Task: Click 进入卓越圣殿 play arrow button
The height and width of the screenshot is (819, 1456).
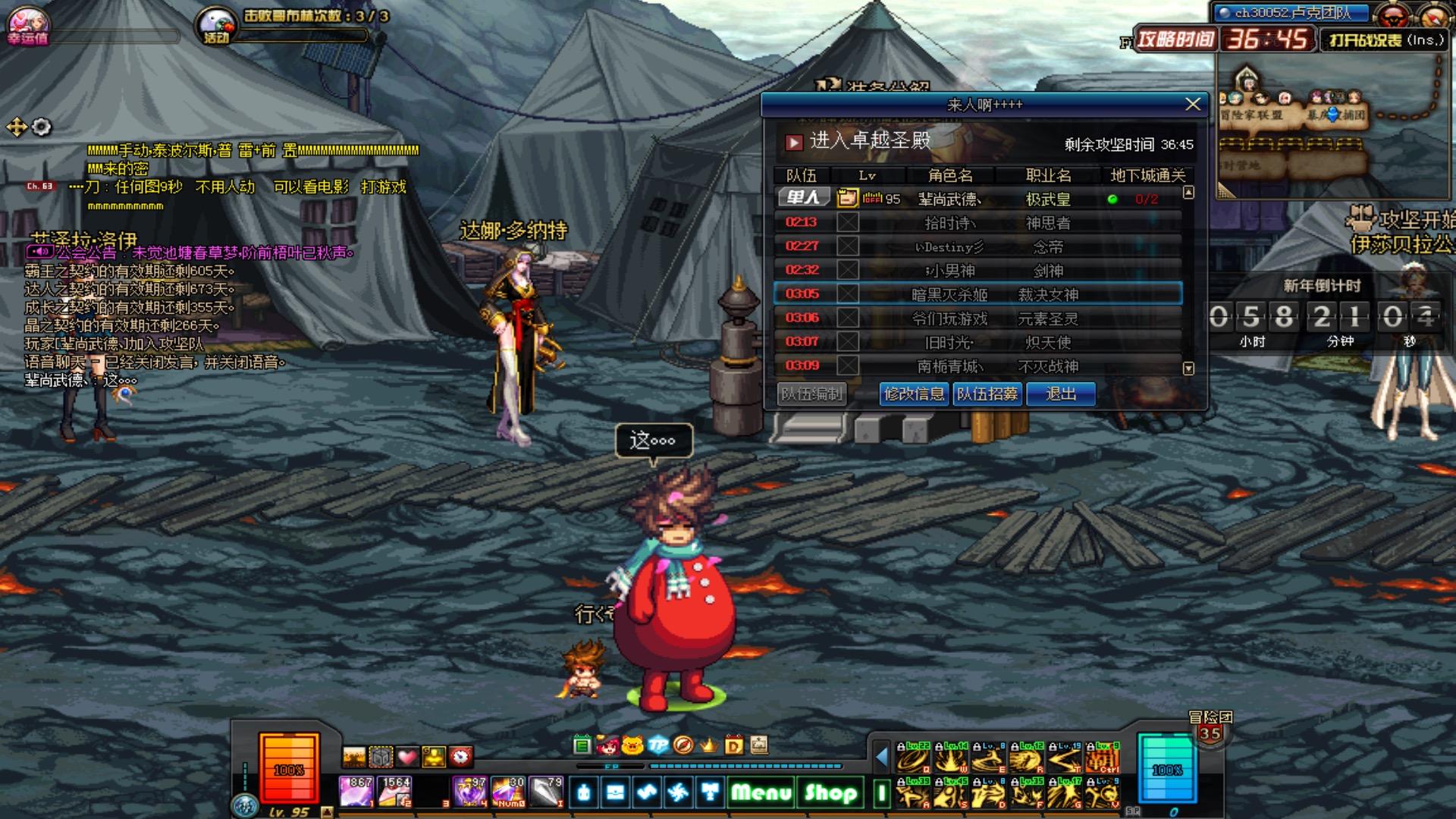Action: (793, 142)
